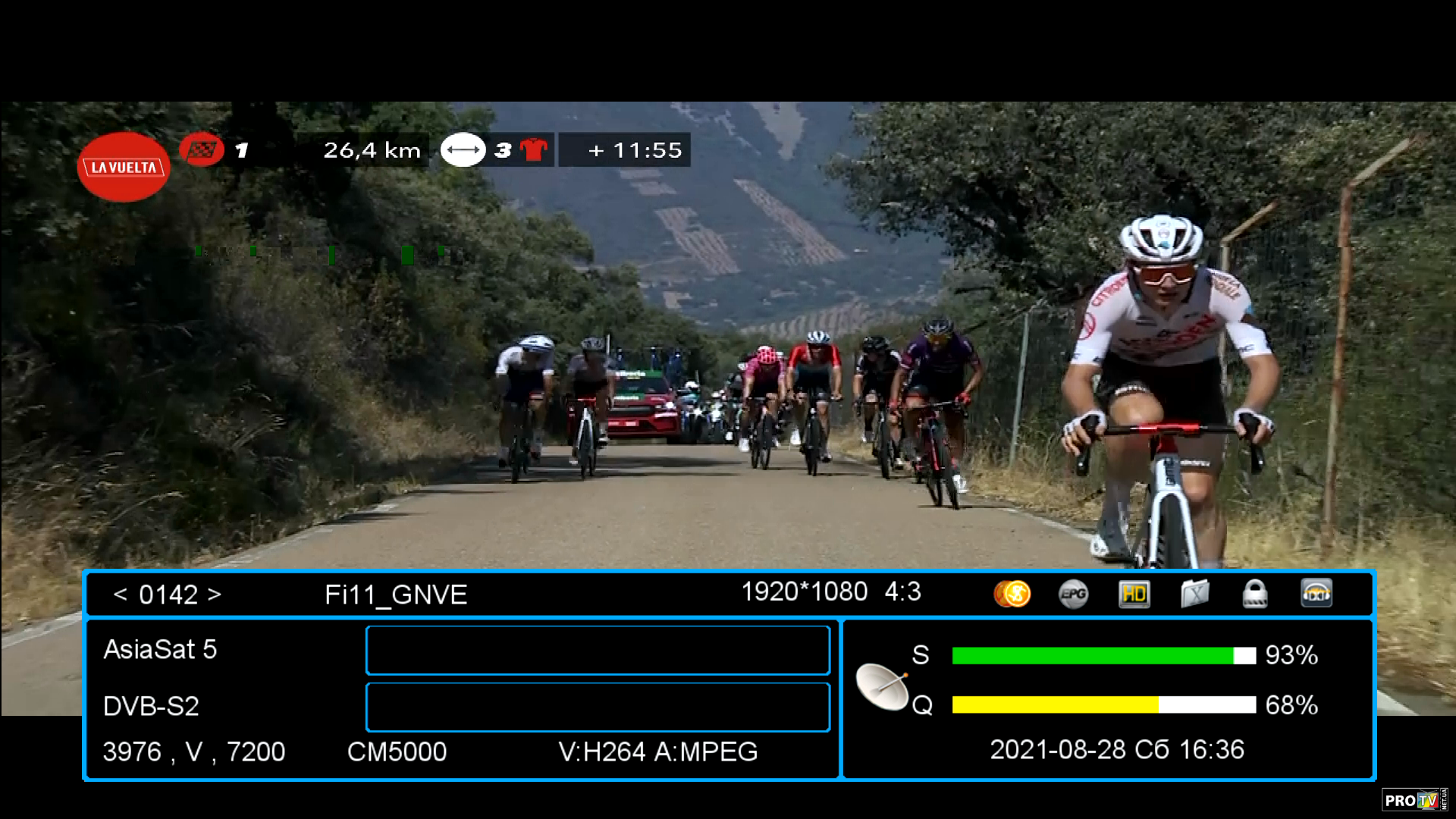This screenshot has width=1456, height=819.
Task: Select the yellow HD indicator icon
Action: coord(1134,594)
